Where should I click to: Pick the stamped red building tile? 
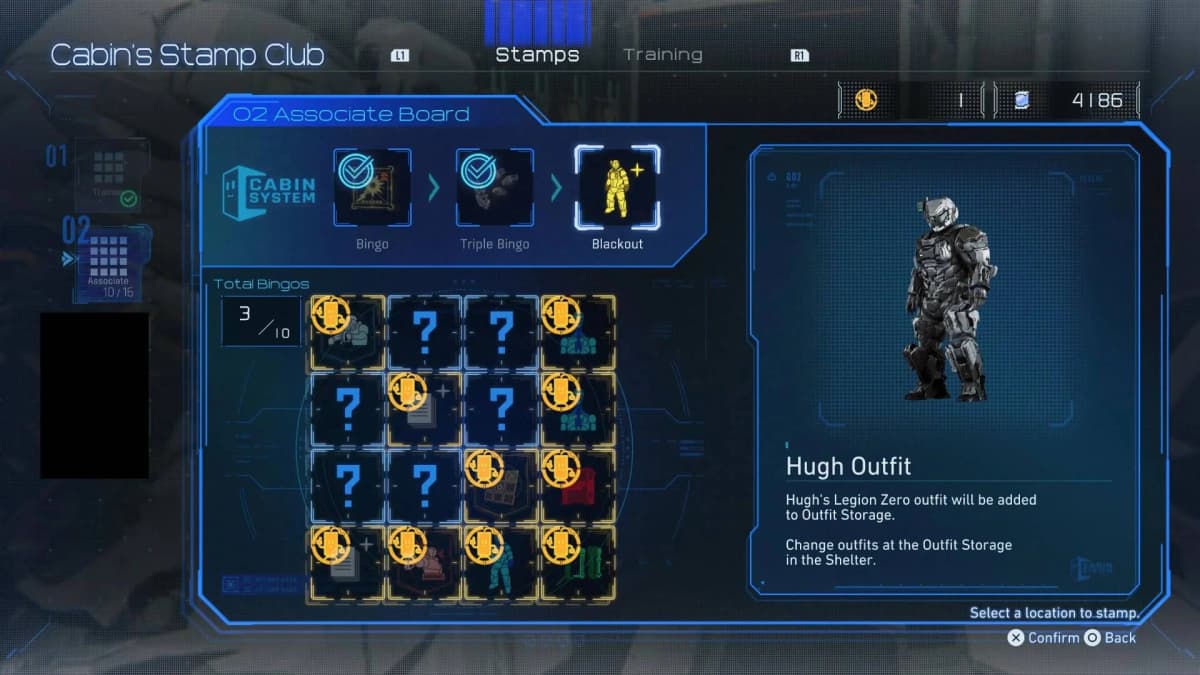(x=578, y=486)
